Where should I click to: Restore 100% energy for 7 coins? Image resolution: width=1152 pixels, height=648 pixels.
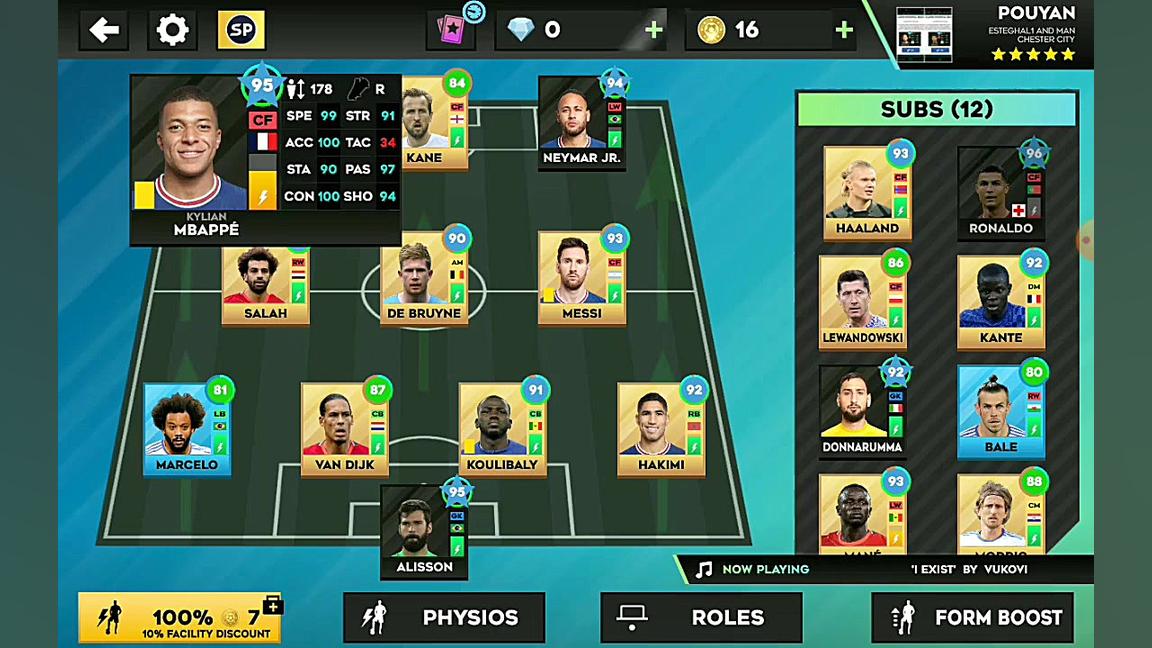coord(180,618)
